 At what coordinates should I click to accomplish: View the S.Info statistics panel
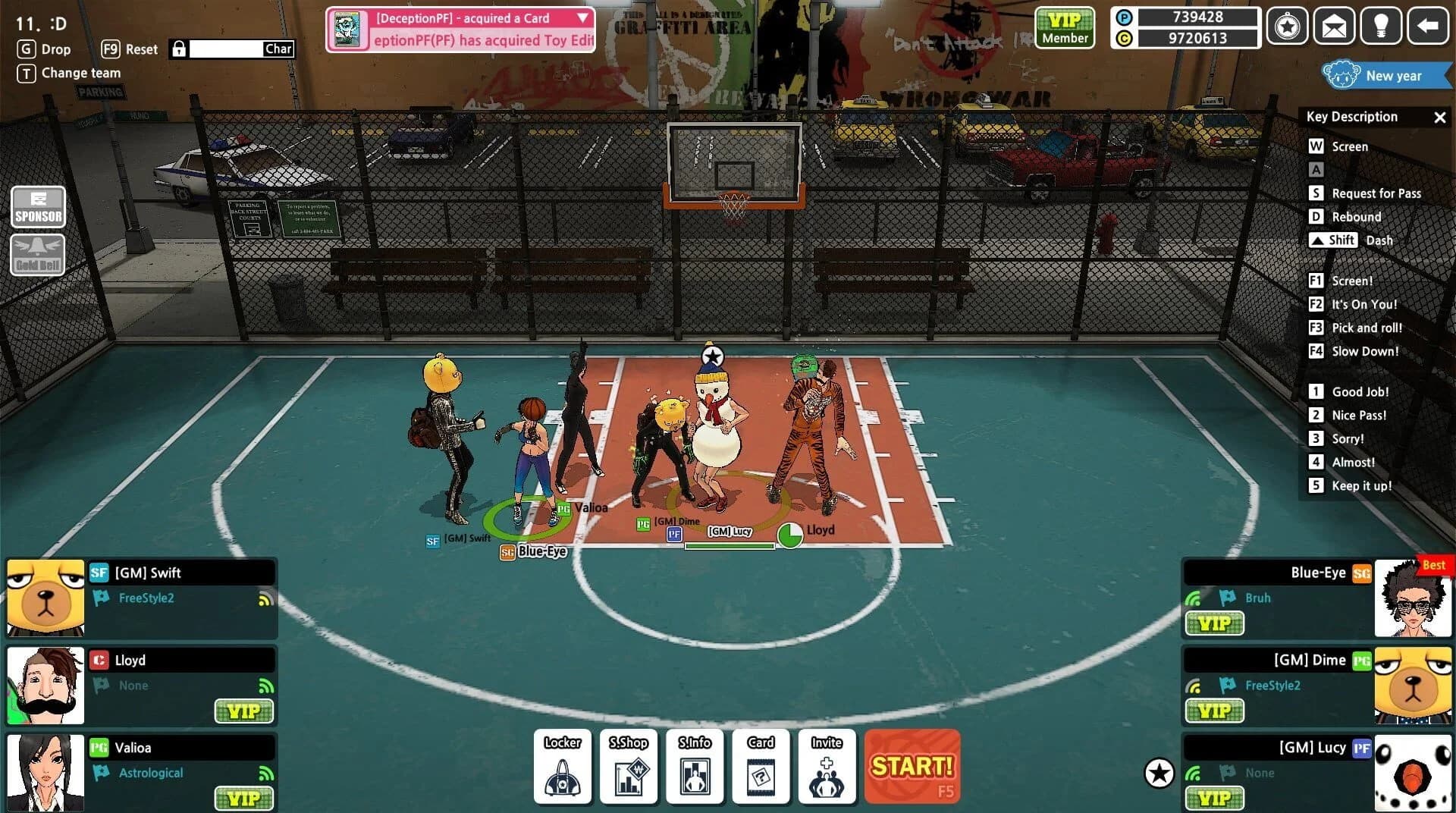[x=695, y=766]
